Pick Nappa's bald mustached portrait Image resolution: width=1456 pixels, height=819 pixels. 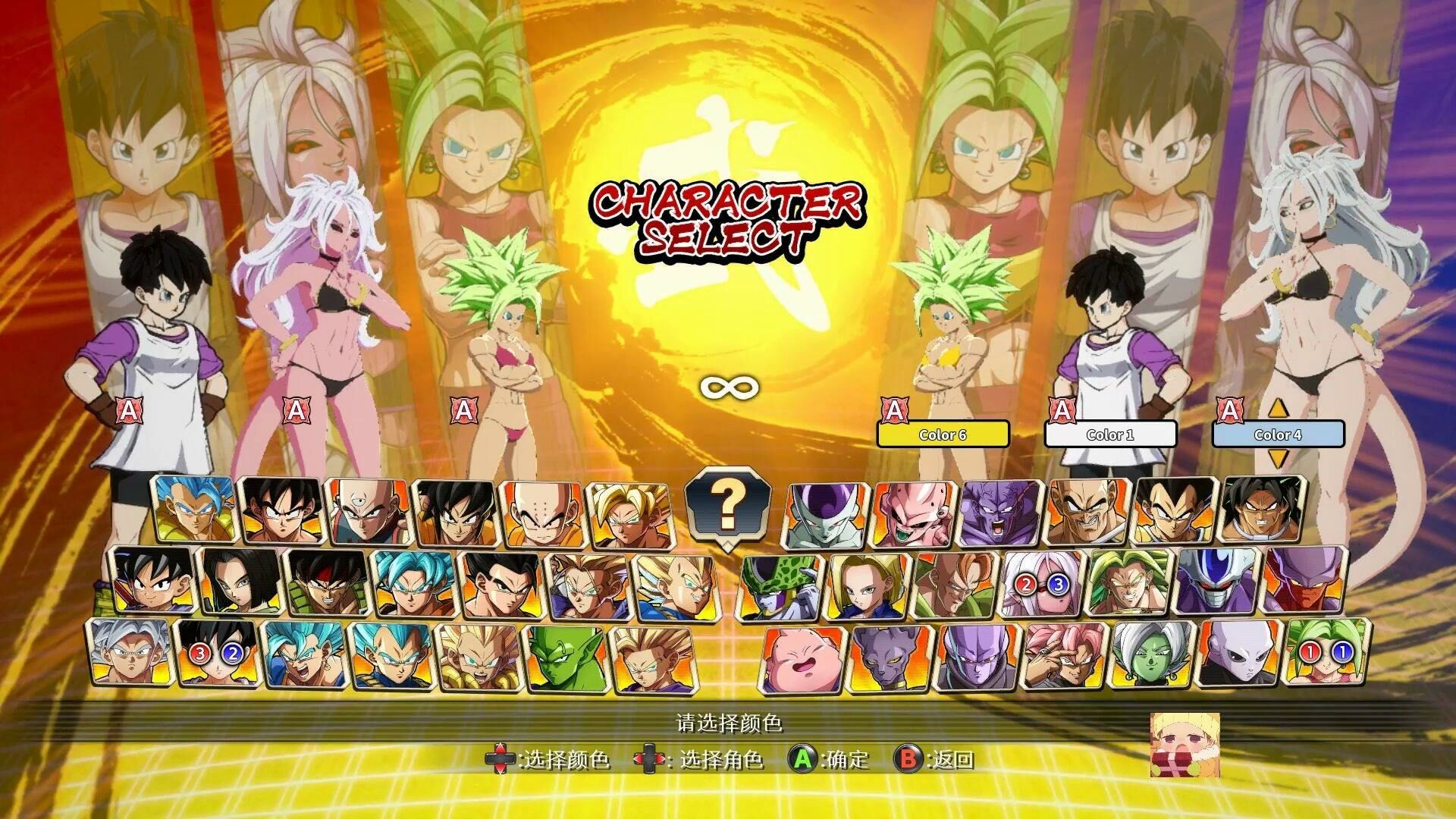tap(1085, 513)
